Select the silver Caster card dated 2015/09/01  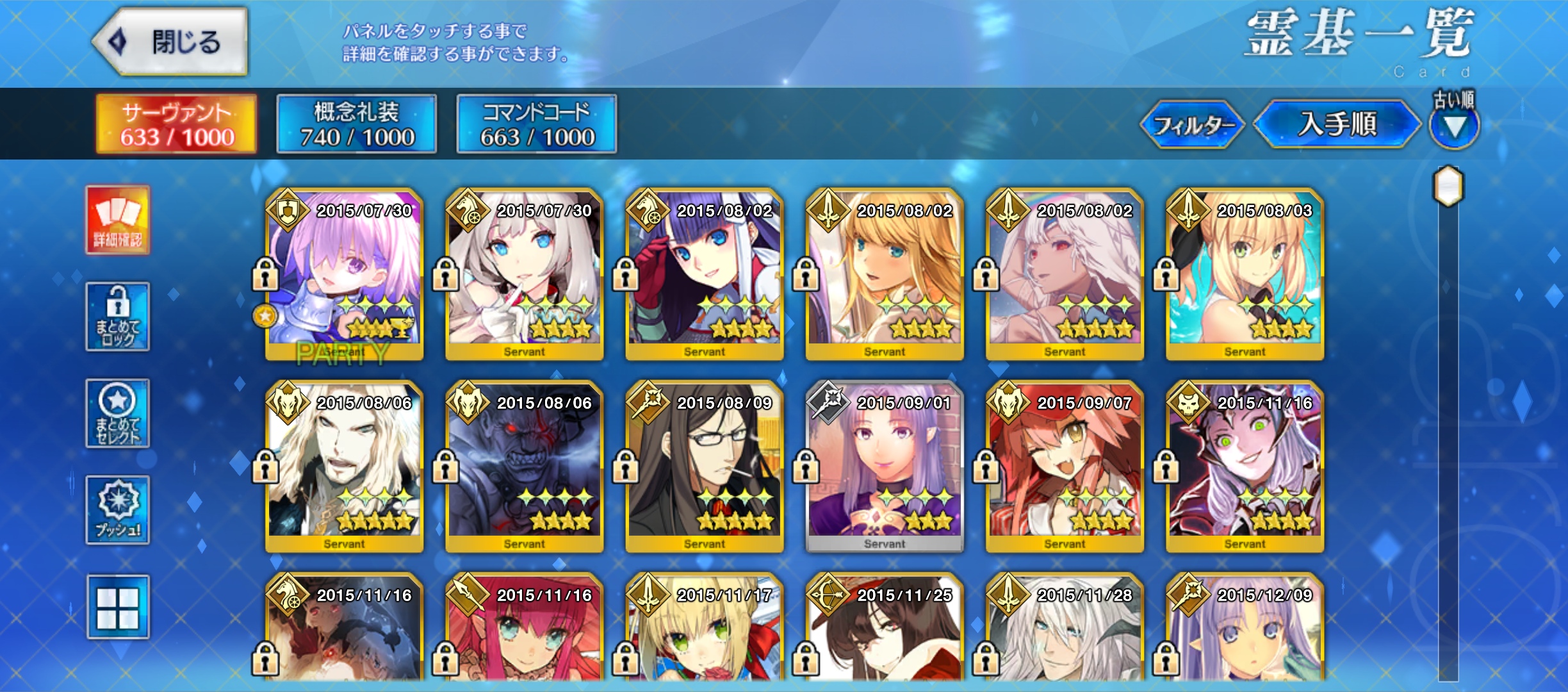[x=885, y=468]
